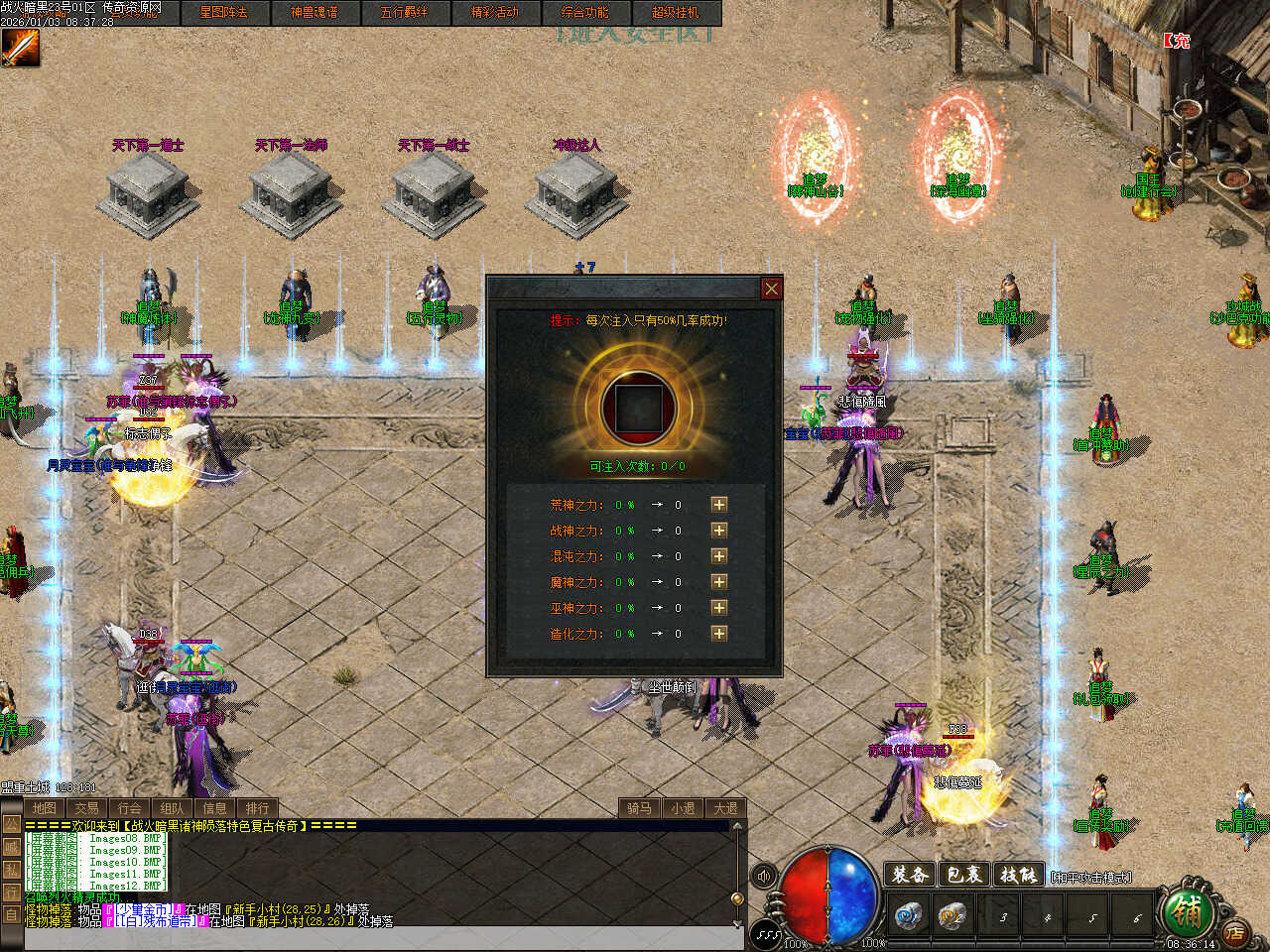Increase 战神之力 with its plus button

(x=719, y=531)
